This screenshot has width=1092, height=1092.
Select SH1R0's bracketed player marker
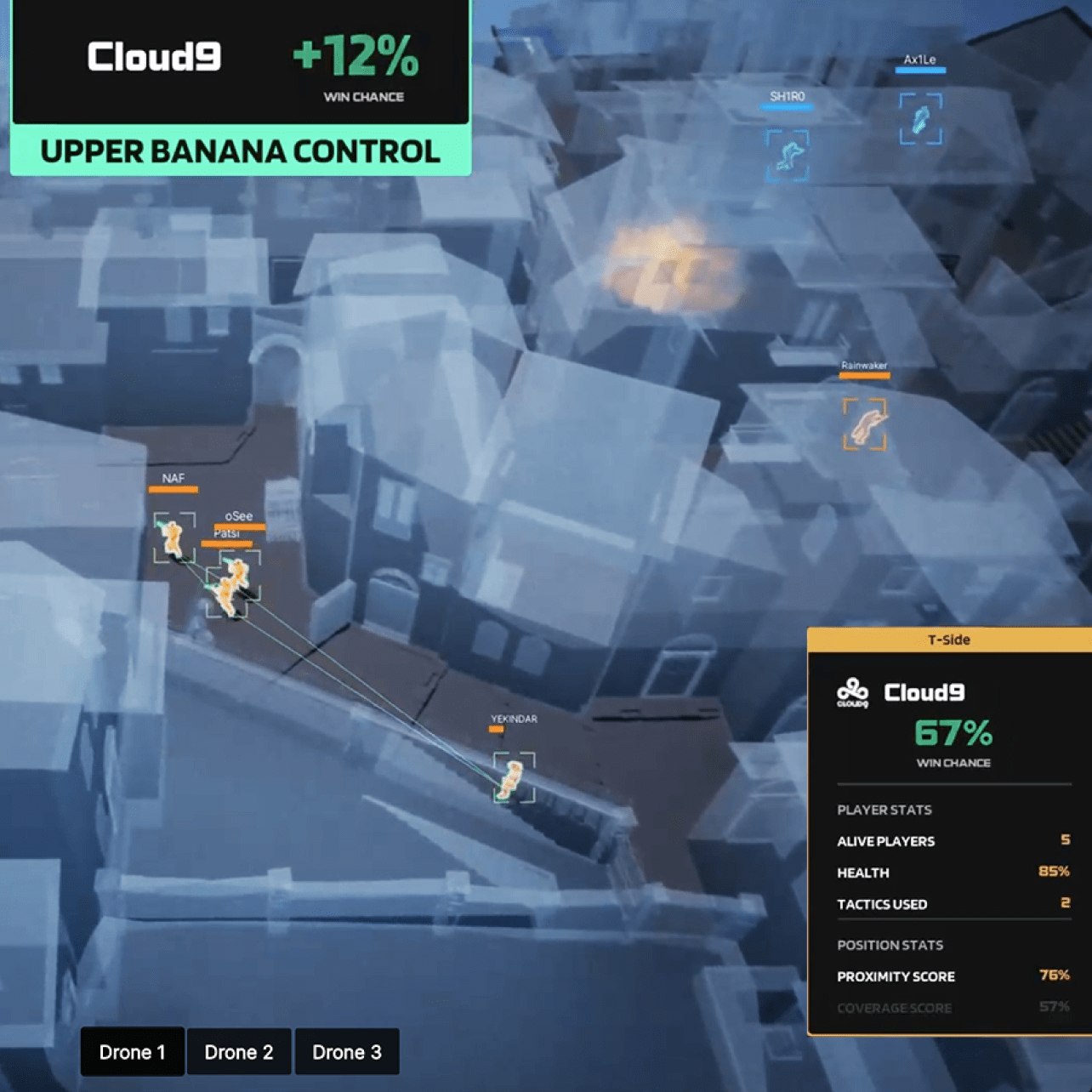788,155
